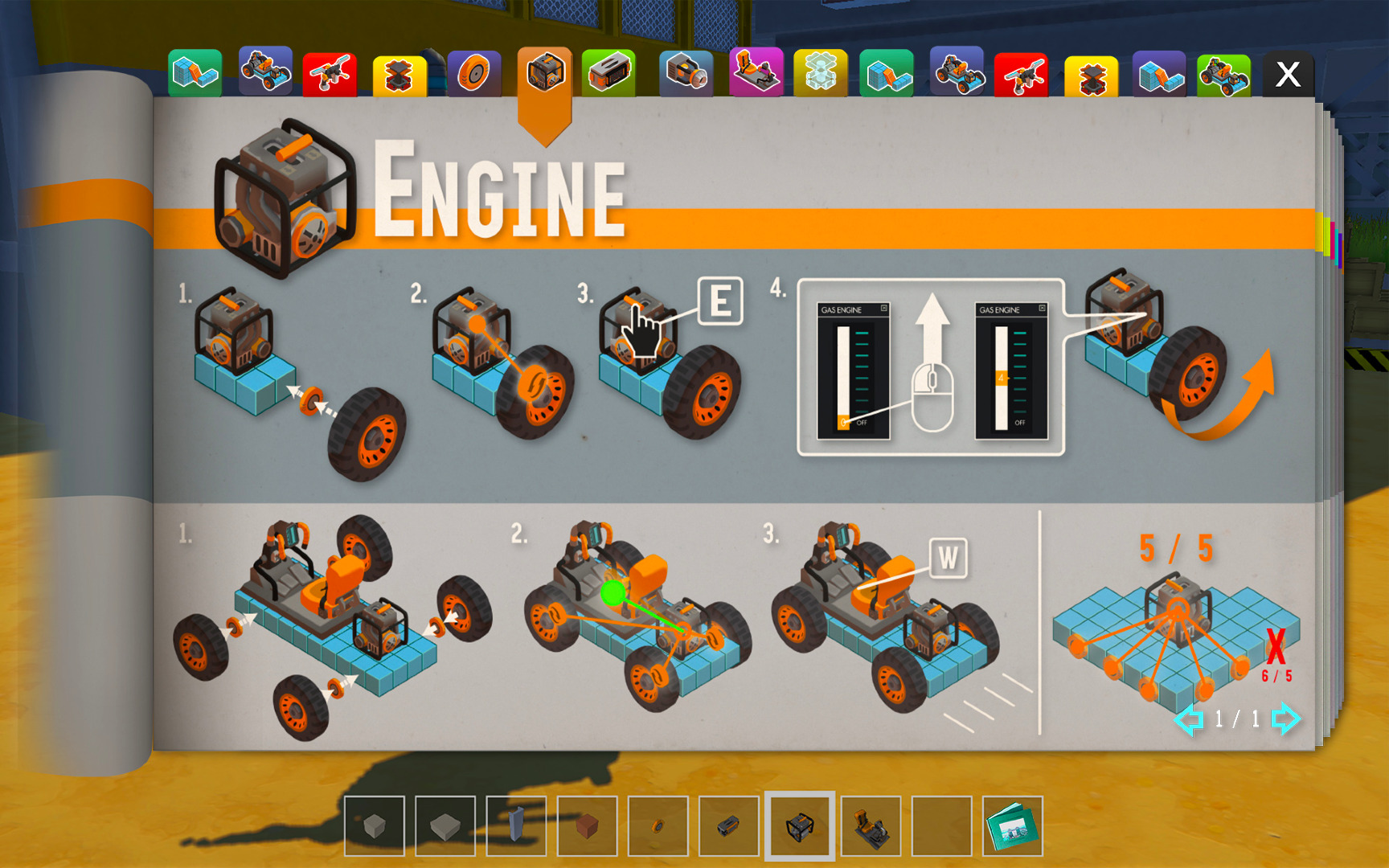Open the thruster handbook tab

click(686, 74)
